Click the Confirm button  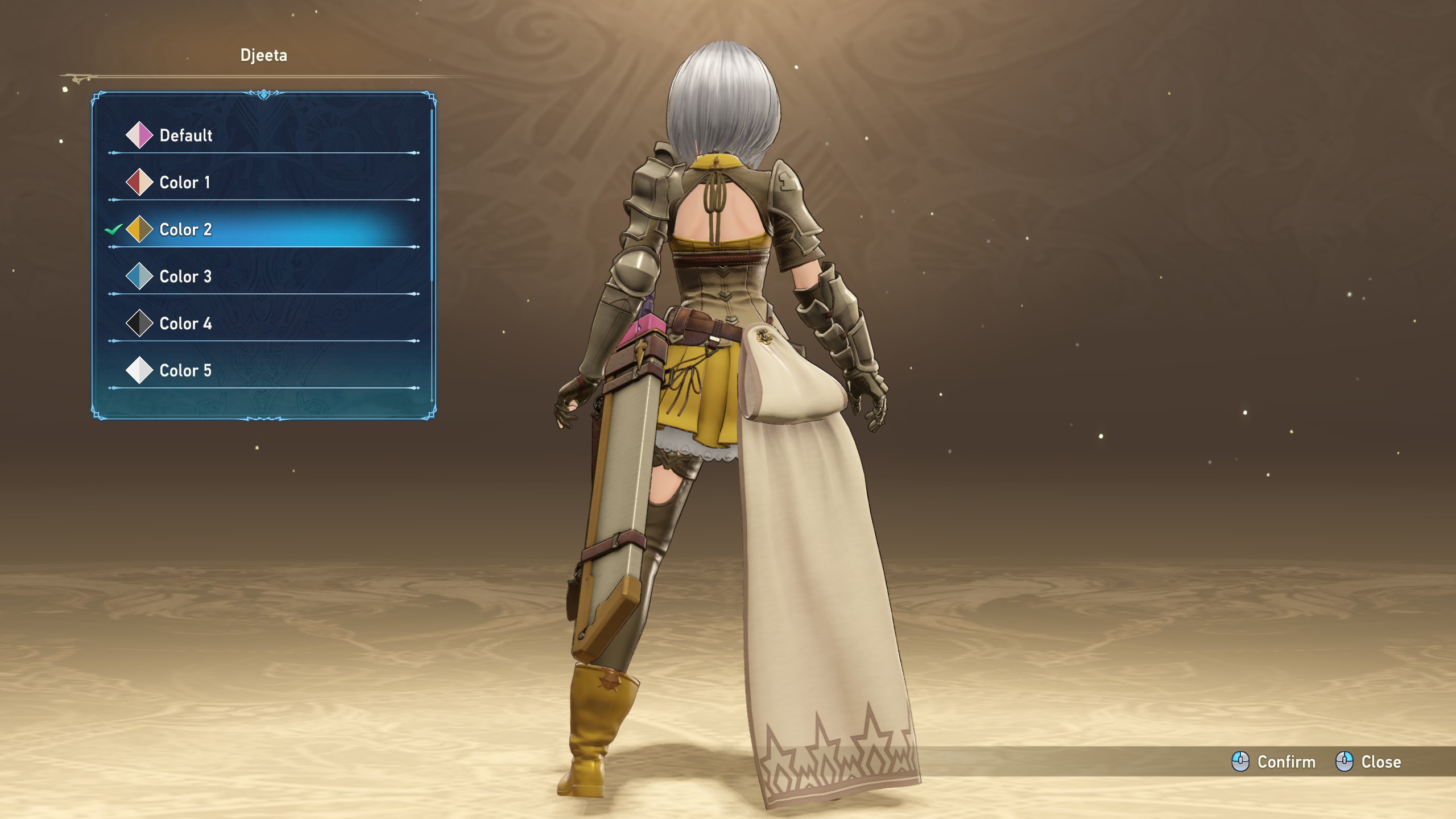click(x=1274, y=762)
